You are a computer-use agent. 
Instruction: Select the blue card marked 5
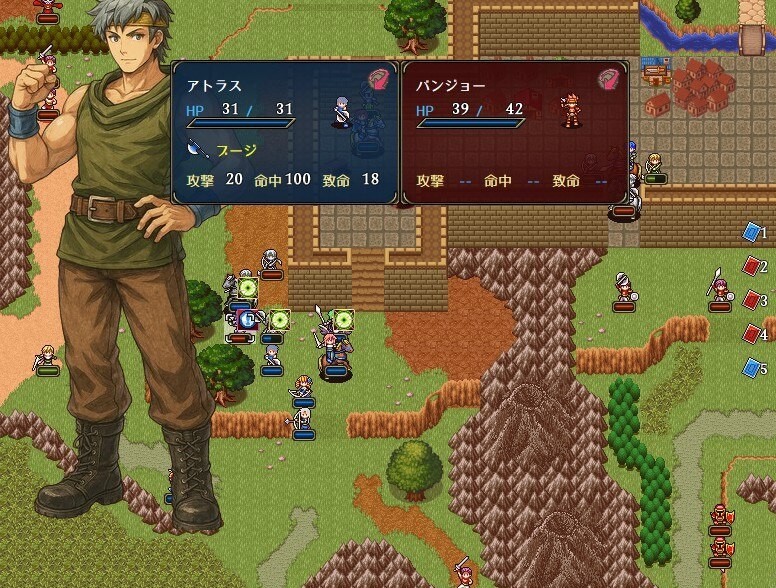[752, 368]
